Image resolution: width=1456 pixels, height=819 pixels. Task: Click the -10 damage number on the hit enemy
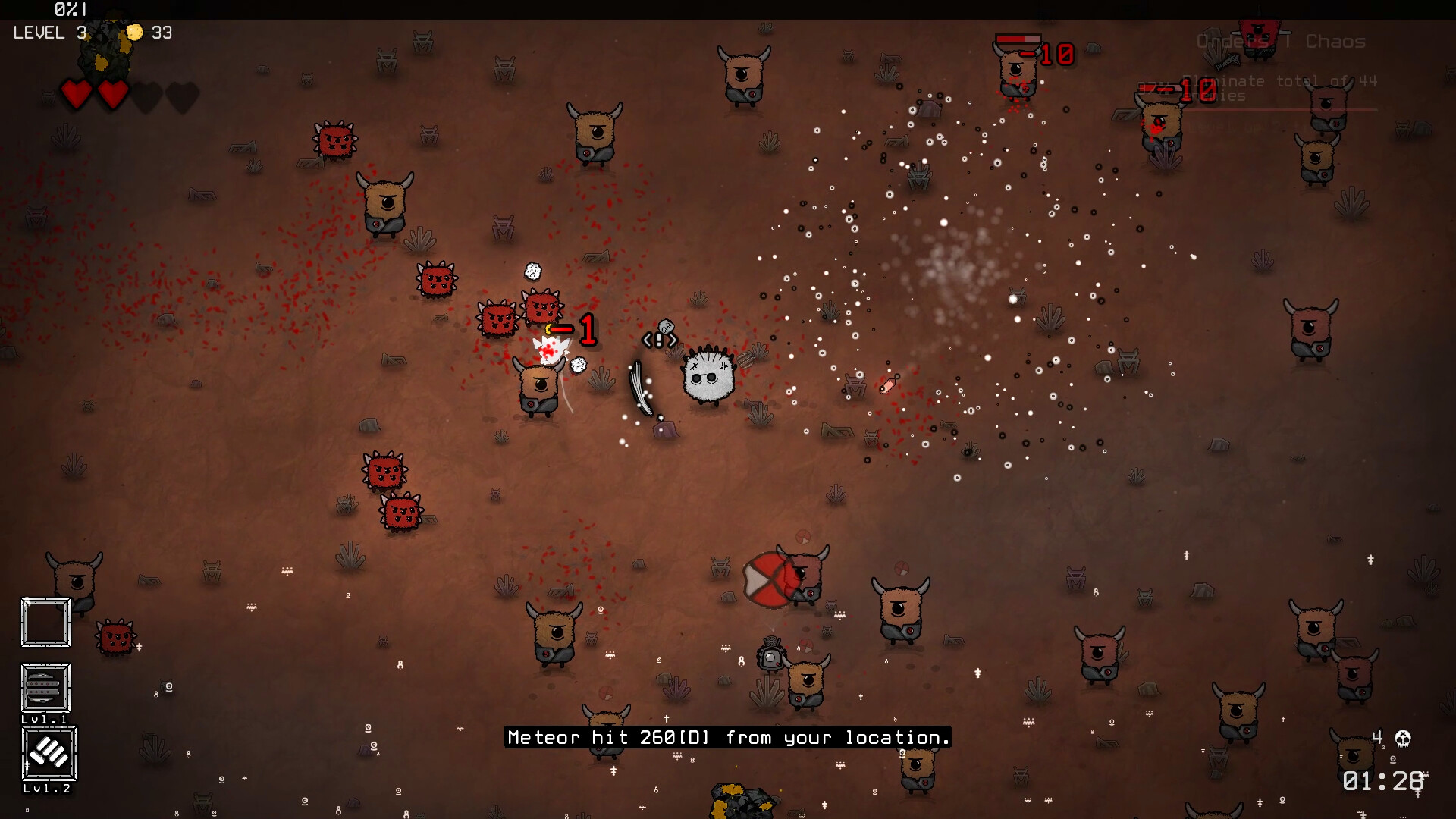pos(1054,53)
